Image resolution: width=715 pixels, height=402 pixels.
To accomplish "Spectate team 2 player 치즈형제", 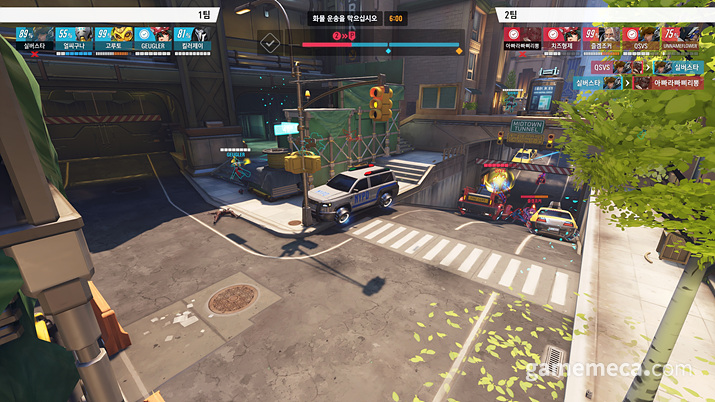I will (x=562, y=39).
